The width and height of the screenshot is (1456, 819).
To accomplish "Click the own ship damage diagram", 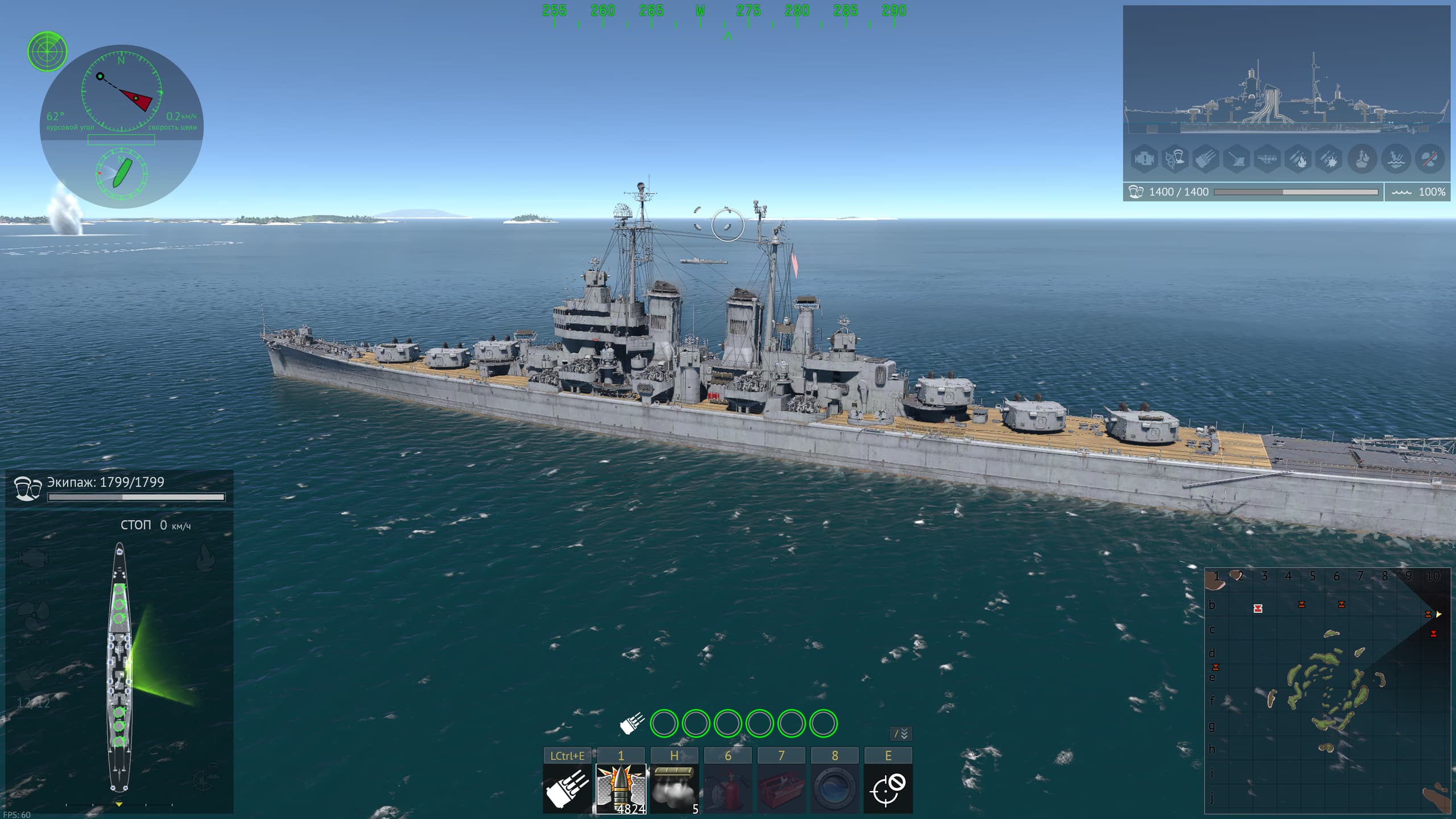I will click(119, 665).
